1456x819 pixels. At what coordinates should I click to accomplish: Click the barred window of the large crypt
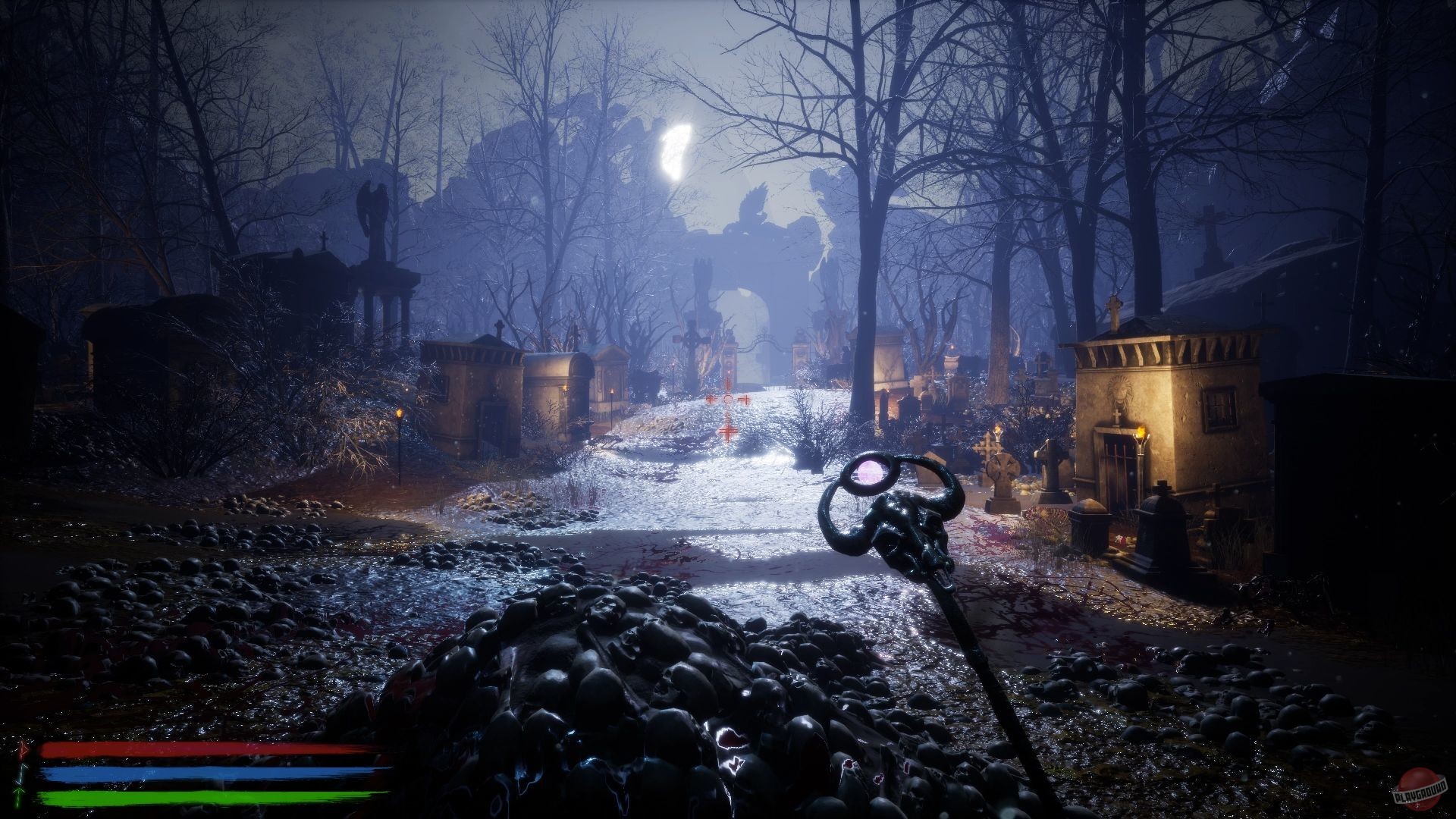click(1219, 409)
